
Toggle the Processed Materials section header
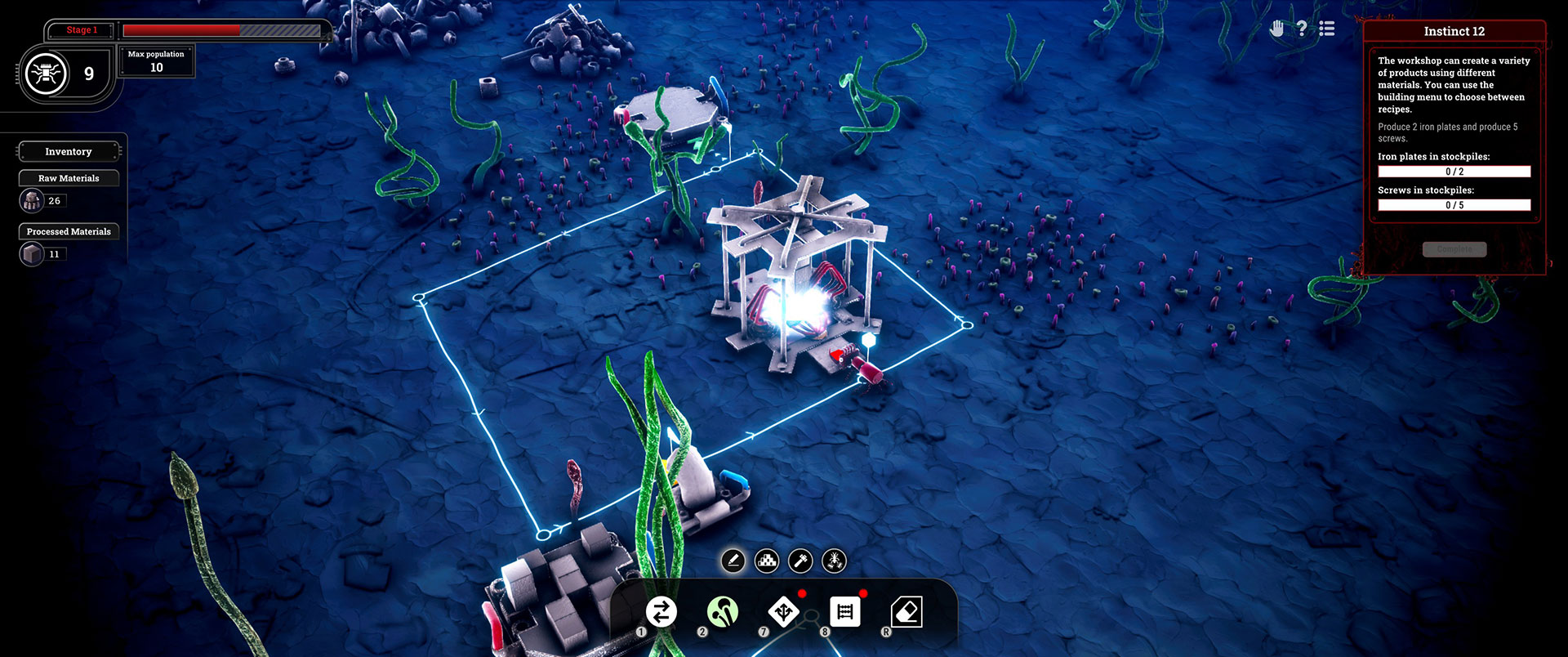(x=69, y=232)
